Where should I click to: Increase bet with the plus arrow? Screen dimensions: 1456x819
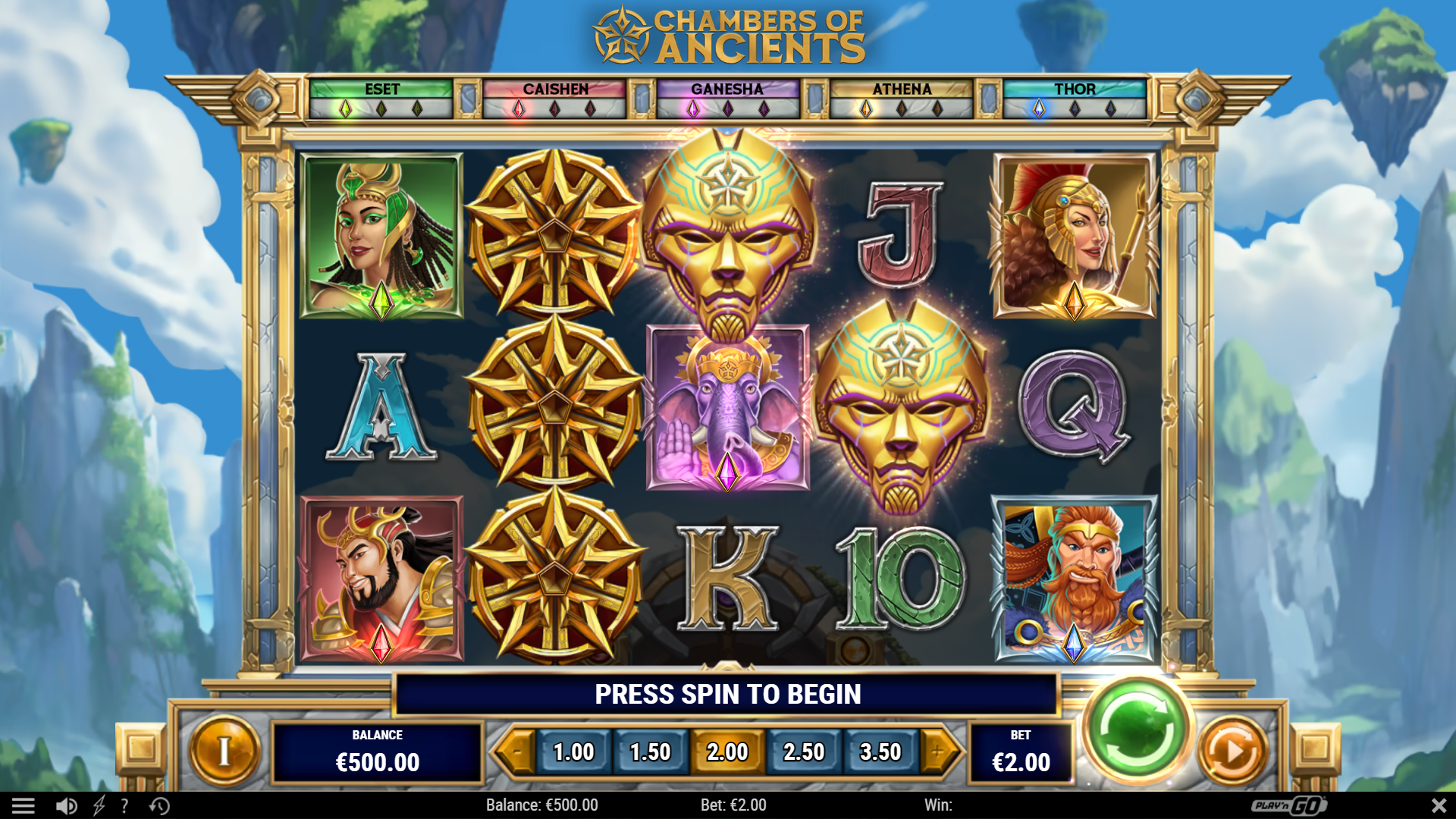tap(939, 752)
